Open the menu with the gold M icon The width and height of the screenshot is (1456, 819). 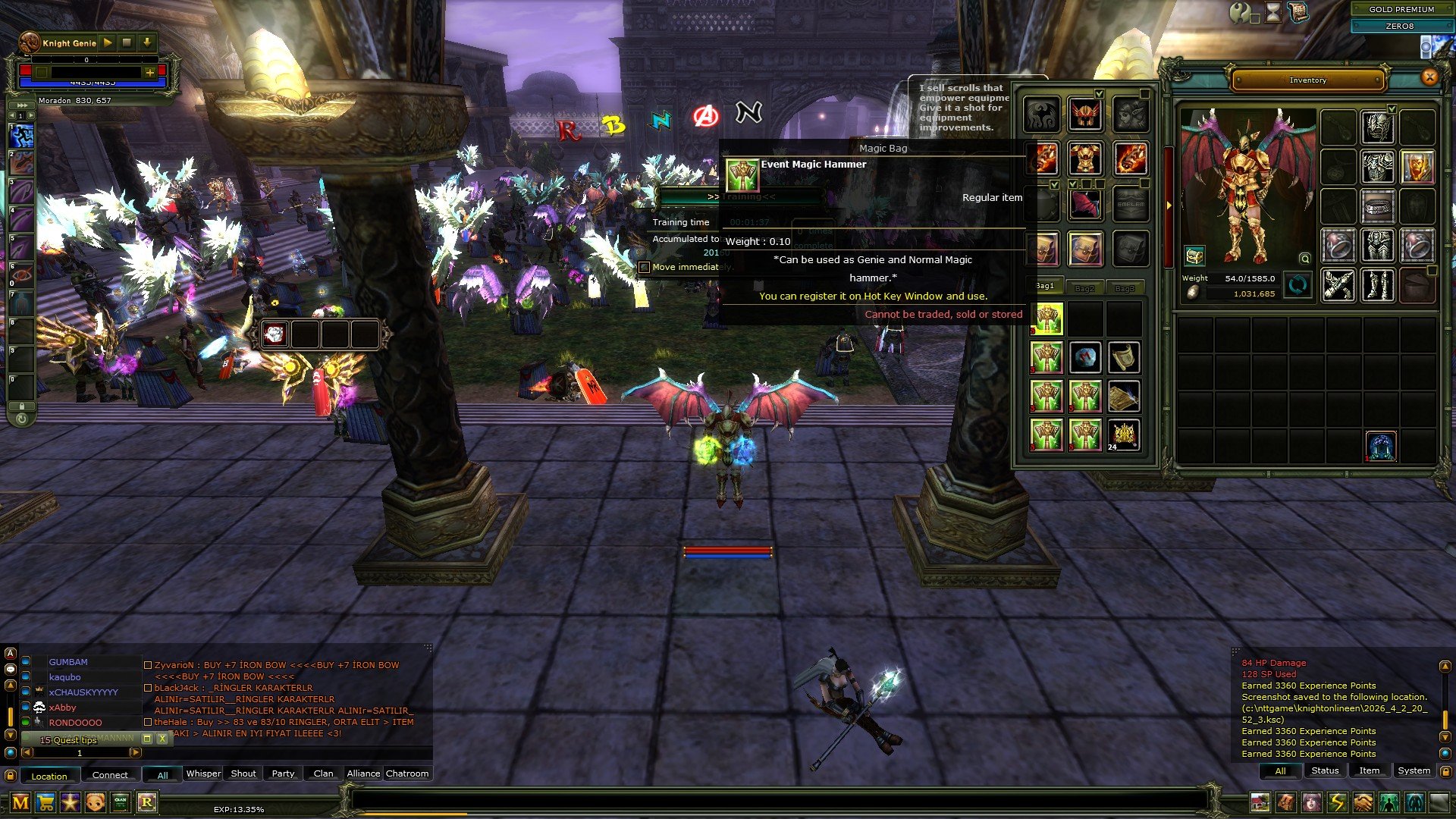(20, 802)
